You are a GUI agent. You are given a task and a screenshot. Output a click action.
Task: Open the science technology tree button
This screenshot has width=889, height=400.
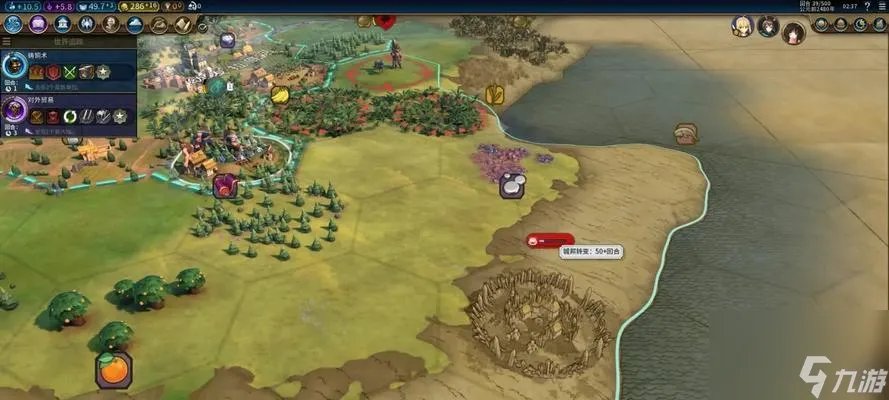14,25
